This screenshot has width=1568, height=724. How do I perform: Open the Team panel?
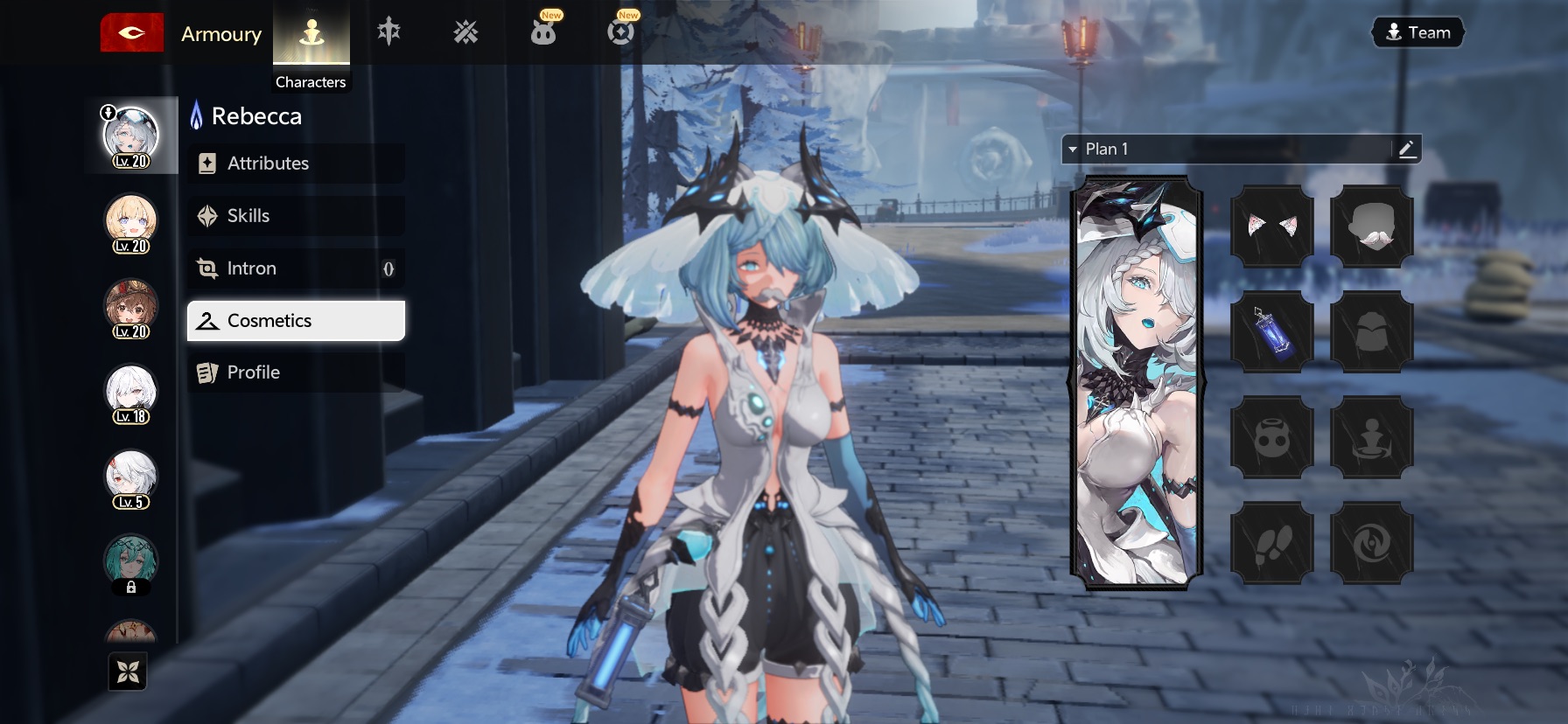point(1417,32)
